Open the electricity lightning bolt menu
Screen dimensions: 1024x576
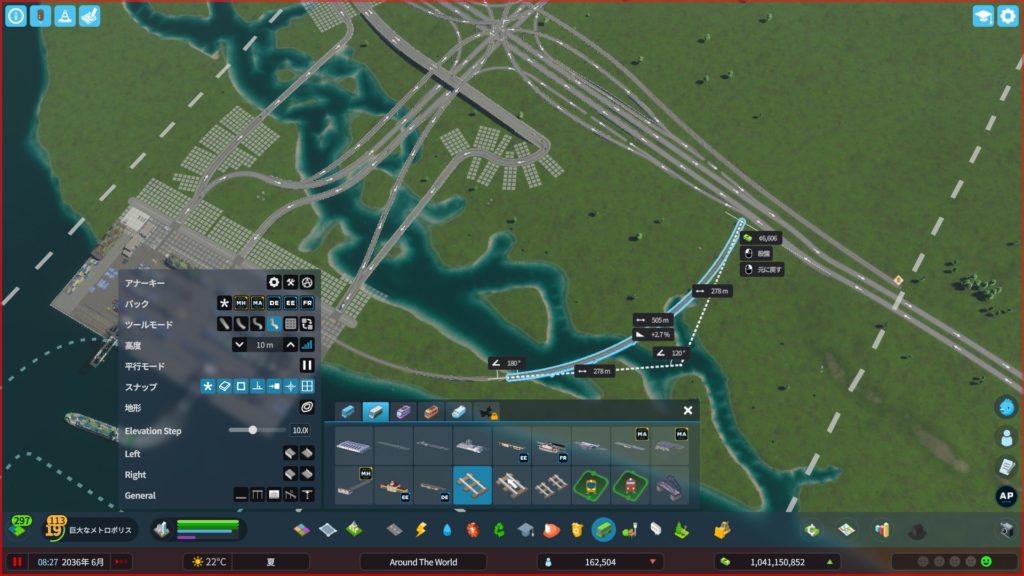pos(421,529)
